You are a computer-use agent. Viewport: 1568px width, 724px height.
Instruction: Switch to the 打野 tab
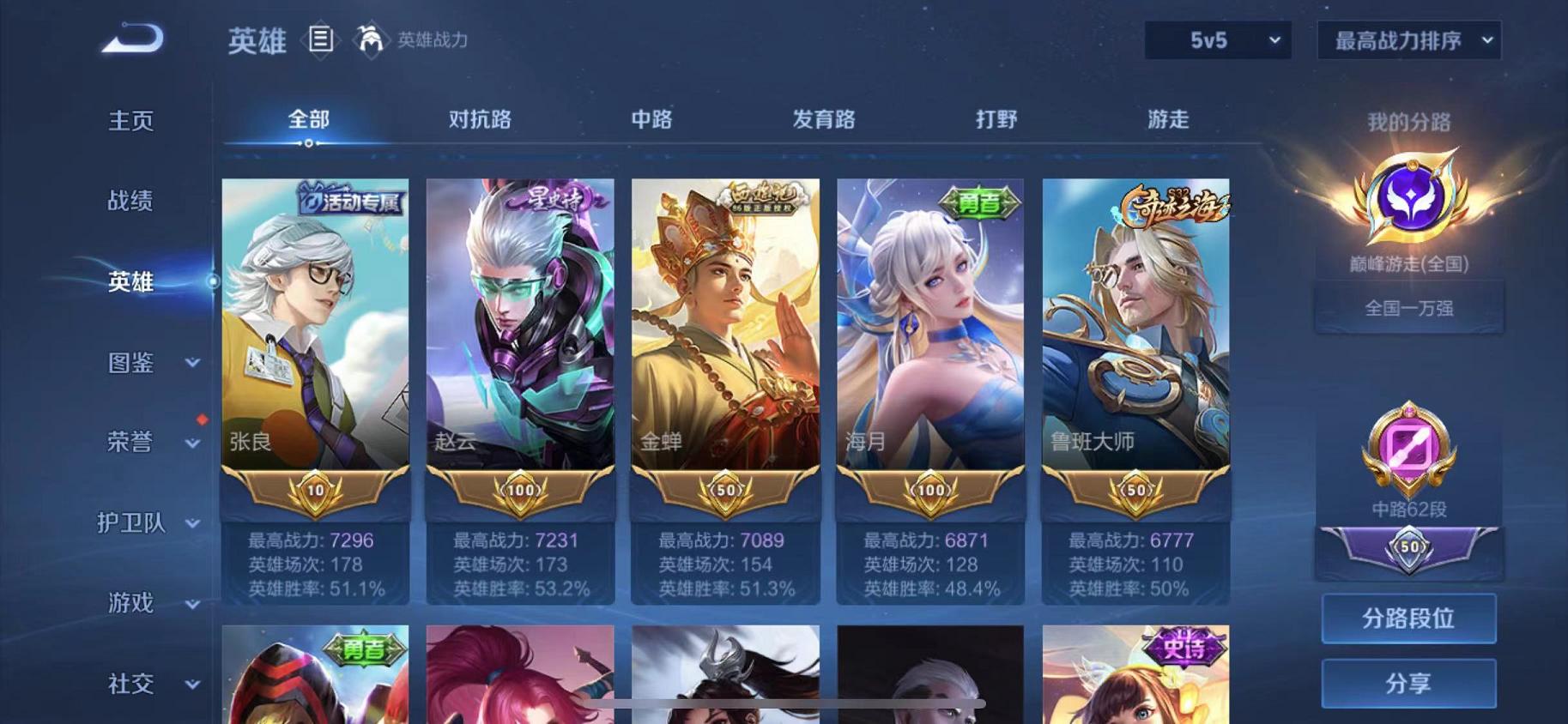coord(997,121)
